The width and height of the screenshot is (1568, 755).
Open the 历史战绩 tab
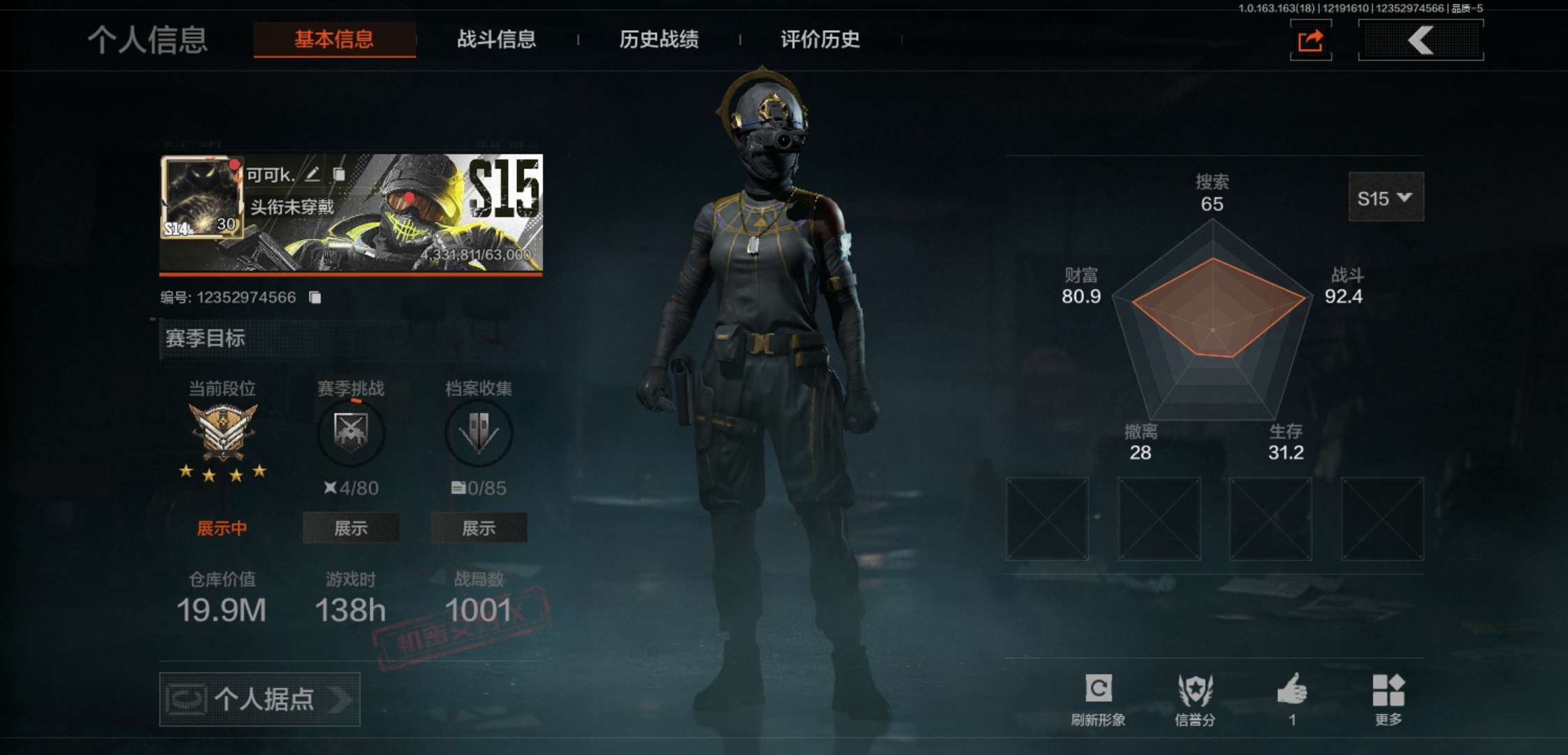coord(659,41)
